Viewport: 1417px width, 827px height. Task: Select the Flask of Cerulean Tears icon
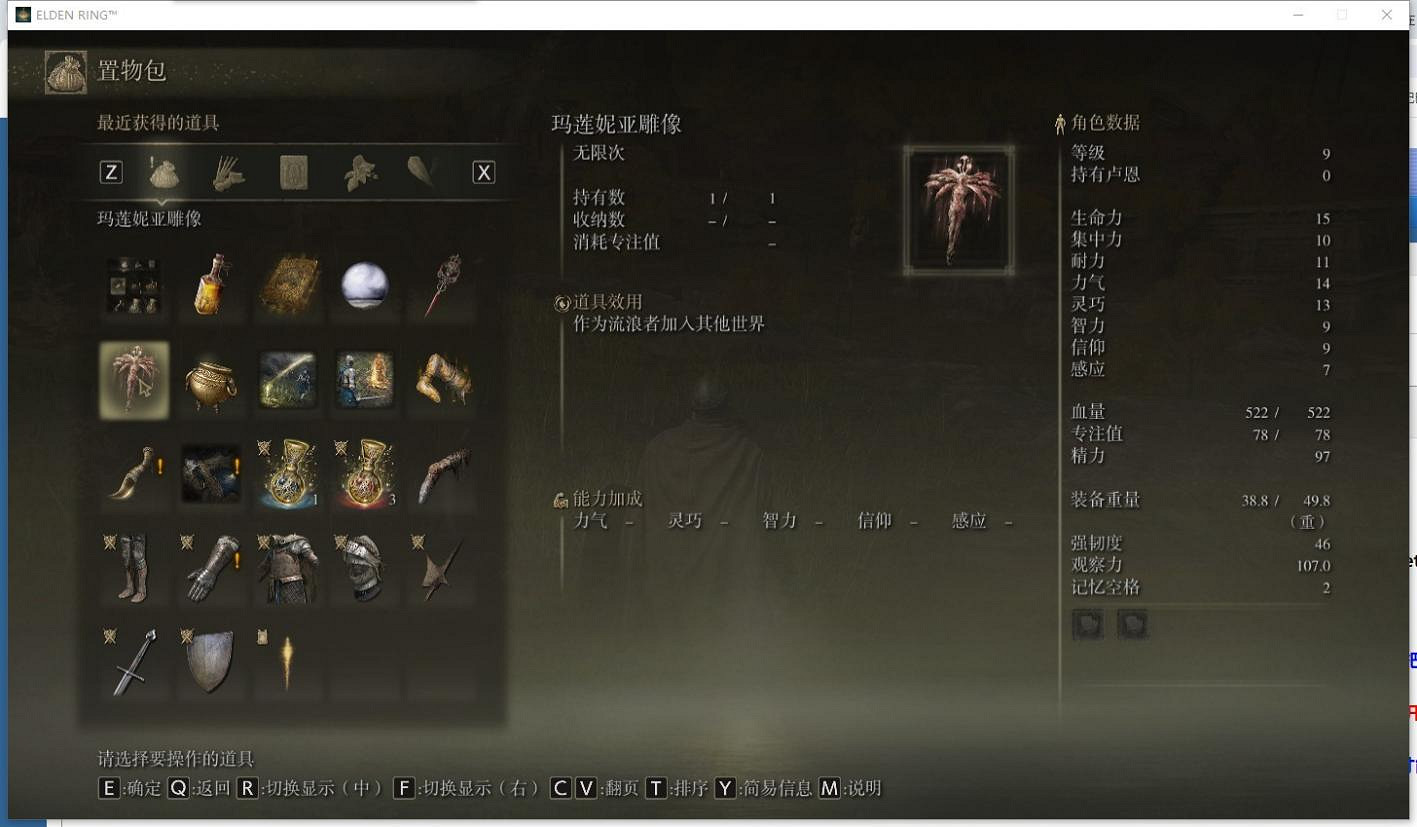pos(289,474)
